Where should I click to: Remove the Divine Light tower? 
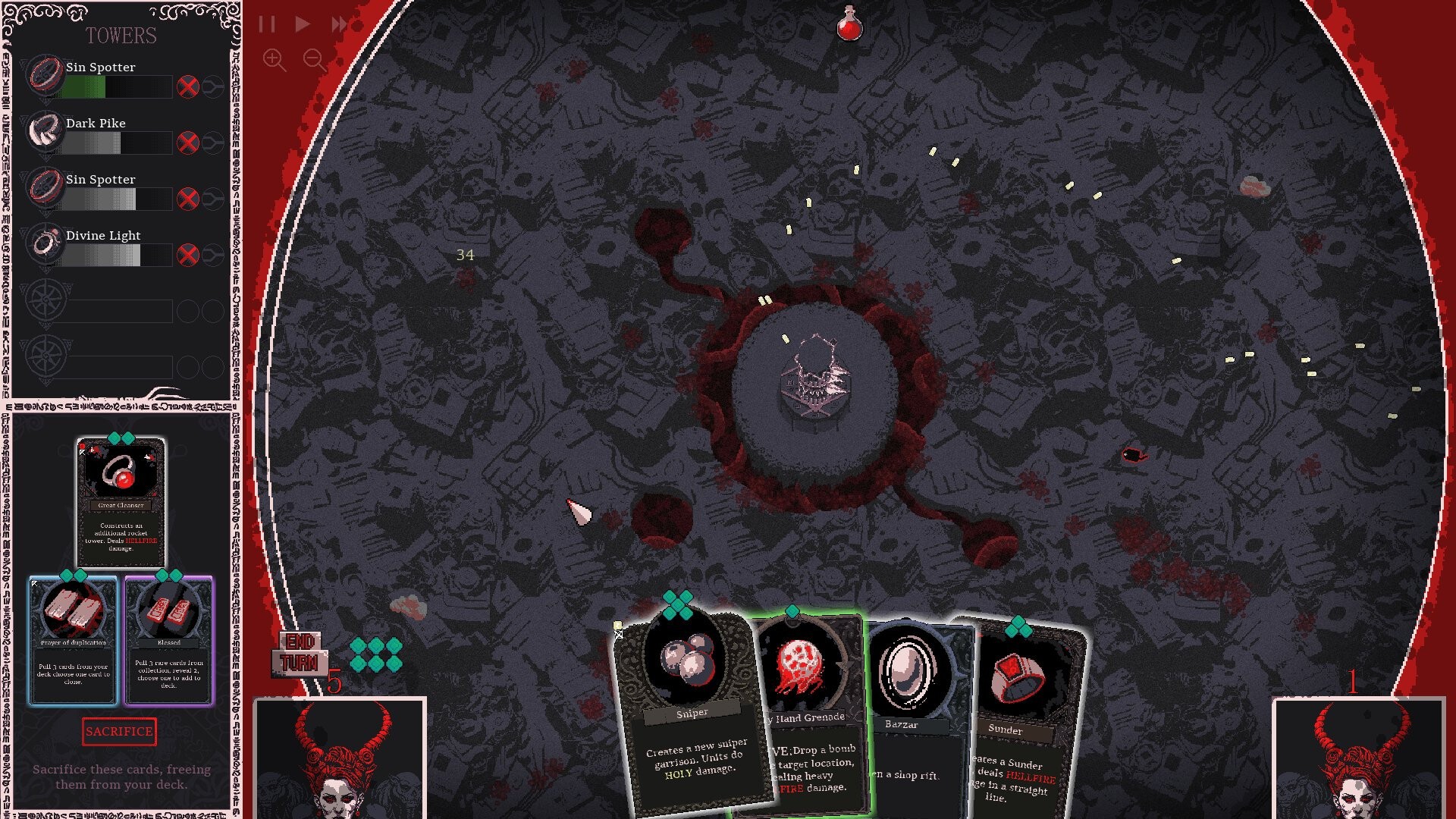pyautogui.click(x=187, y=255)
